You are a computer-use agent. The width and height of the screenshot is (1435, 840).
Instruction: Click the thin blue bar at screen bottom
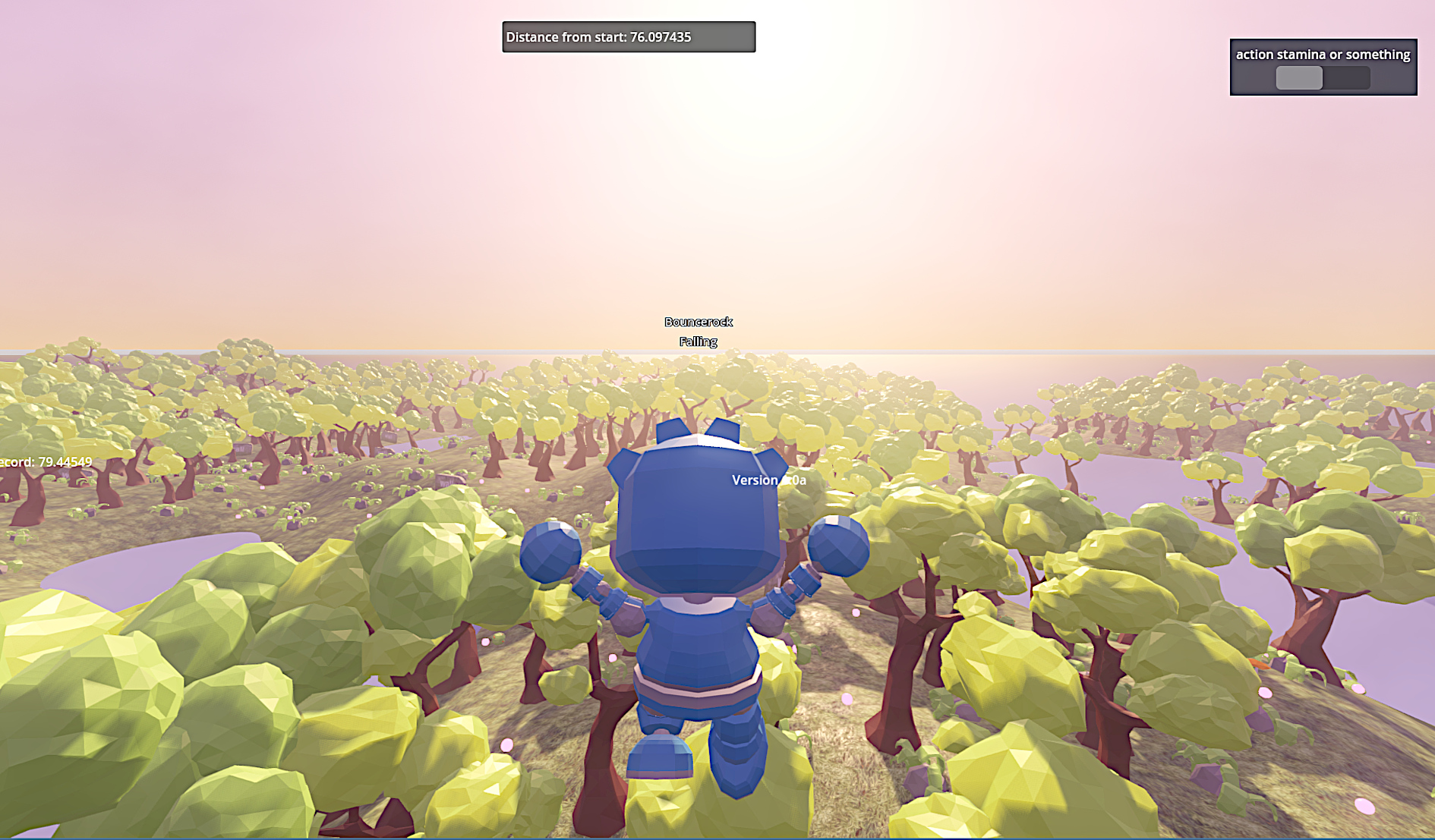click(717, 837)
